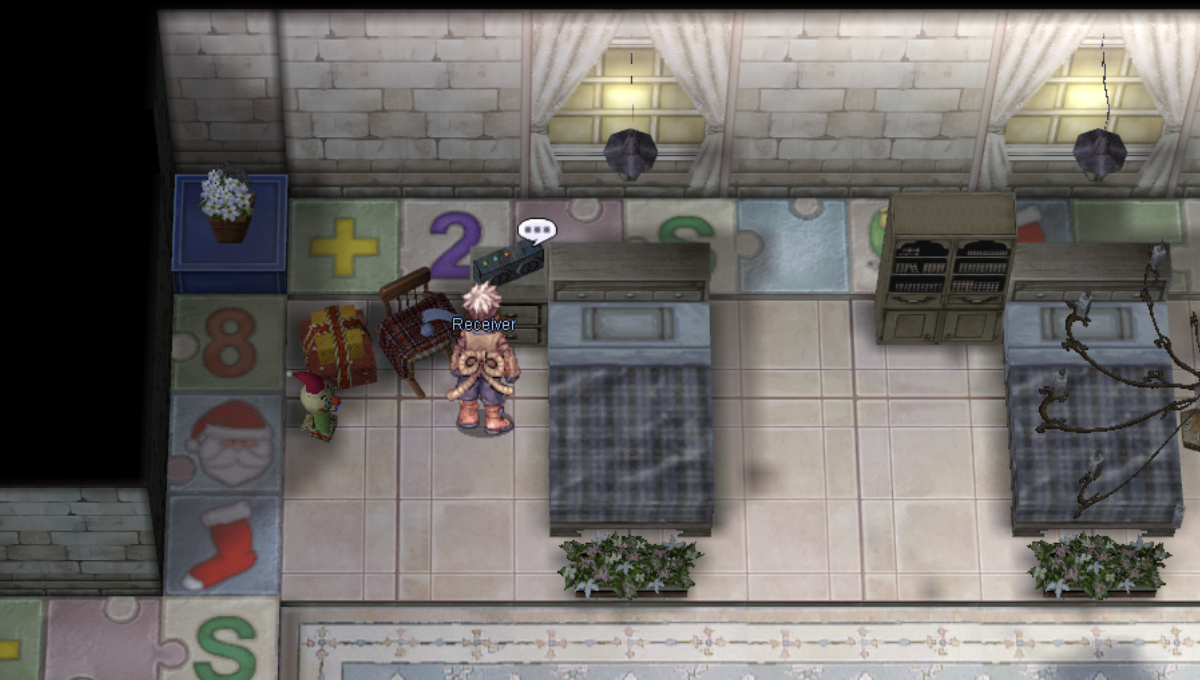Screen dimensions: 1200x680
Task: Click the speech bubble above the Receiver
Action: 536,231
